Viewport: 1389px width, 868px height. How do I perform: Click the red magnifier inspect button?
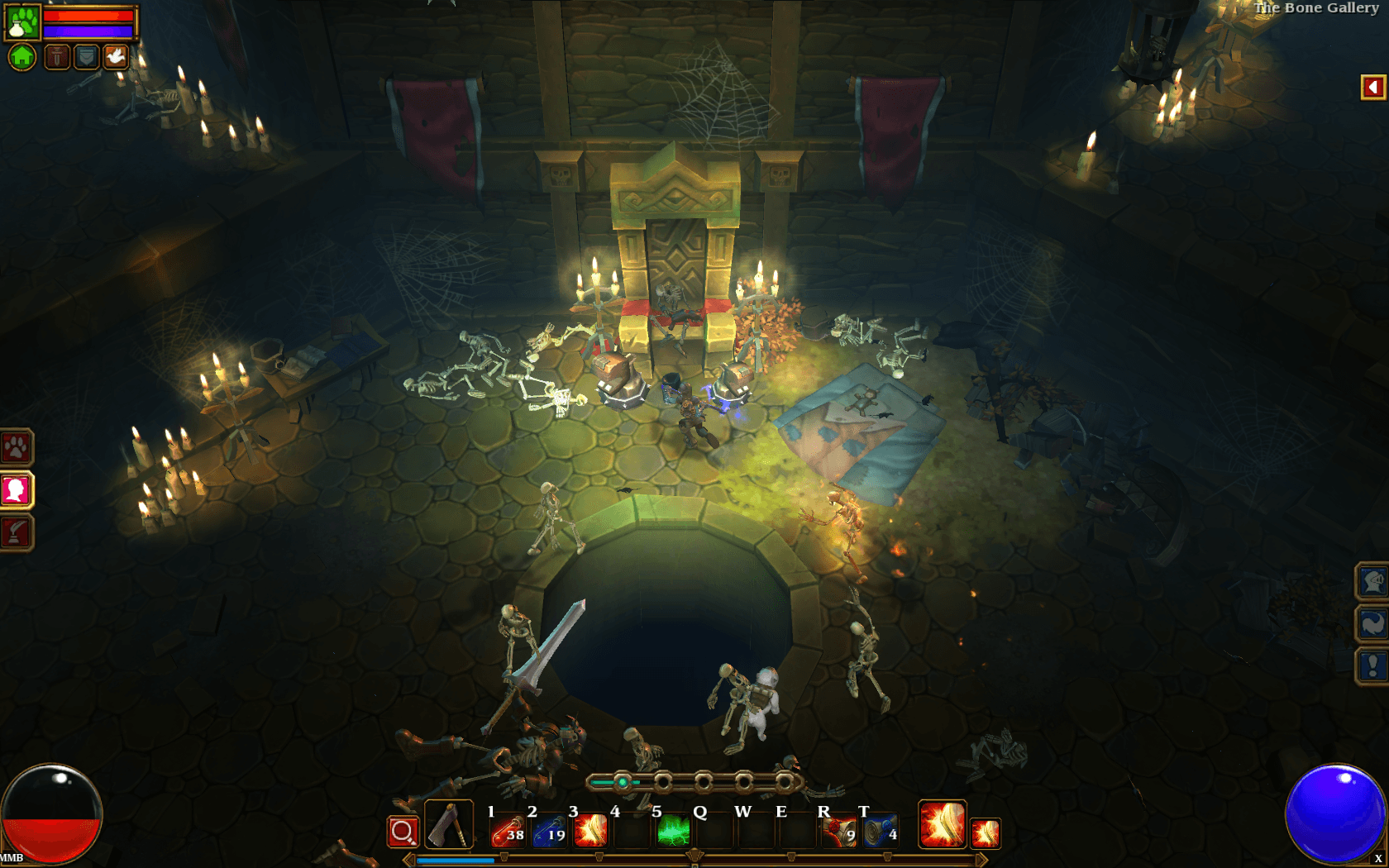(403, 832)
